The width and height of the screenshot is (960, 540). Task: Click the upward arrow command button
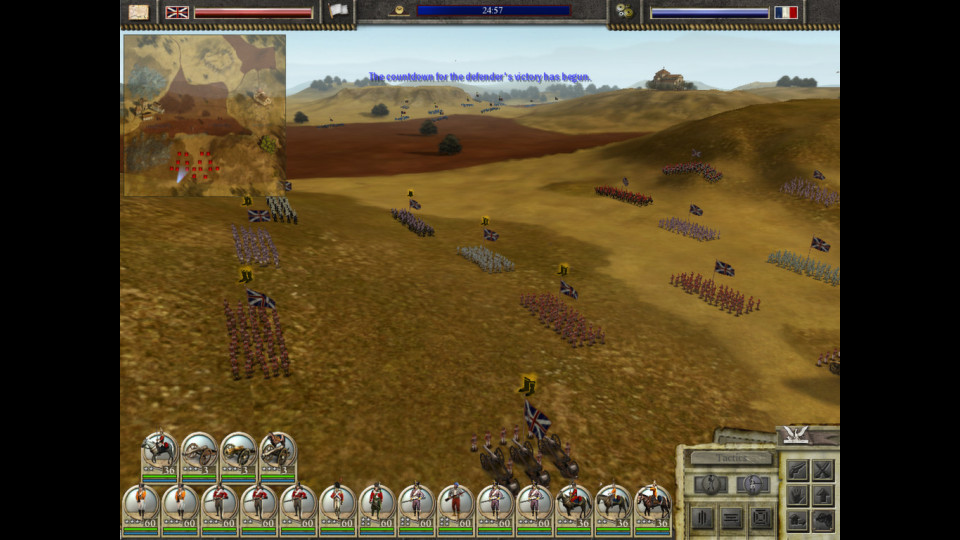(x=823, y=495)
